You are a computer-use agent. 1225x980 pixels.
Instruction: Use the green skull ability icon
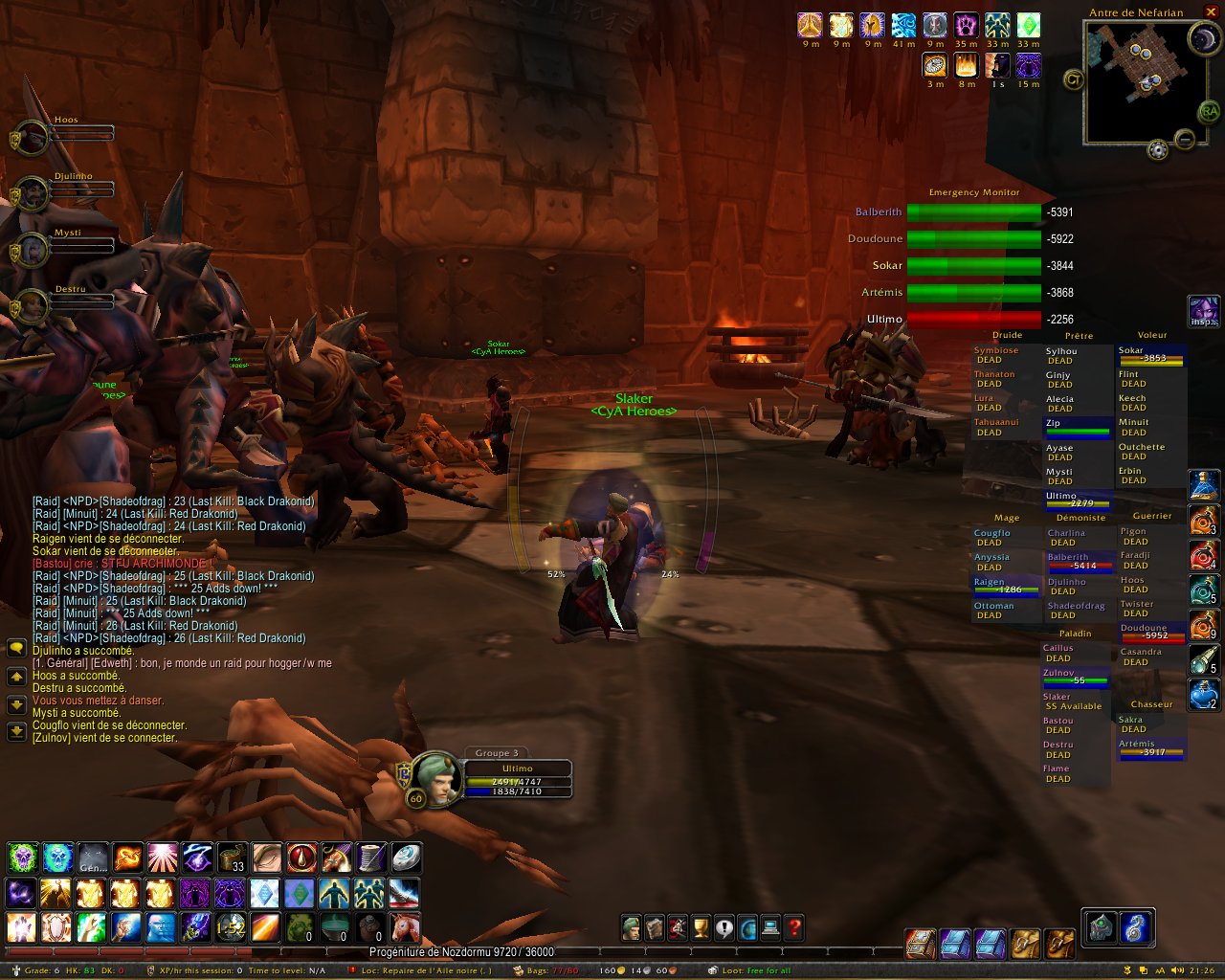[x=22, y=857]
